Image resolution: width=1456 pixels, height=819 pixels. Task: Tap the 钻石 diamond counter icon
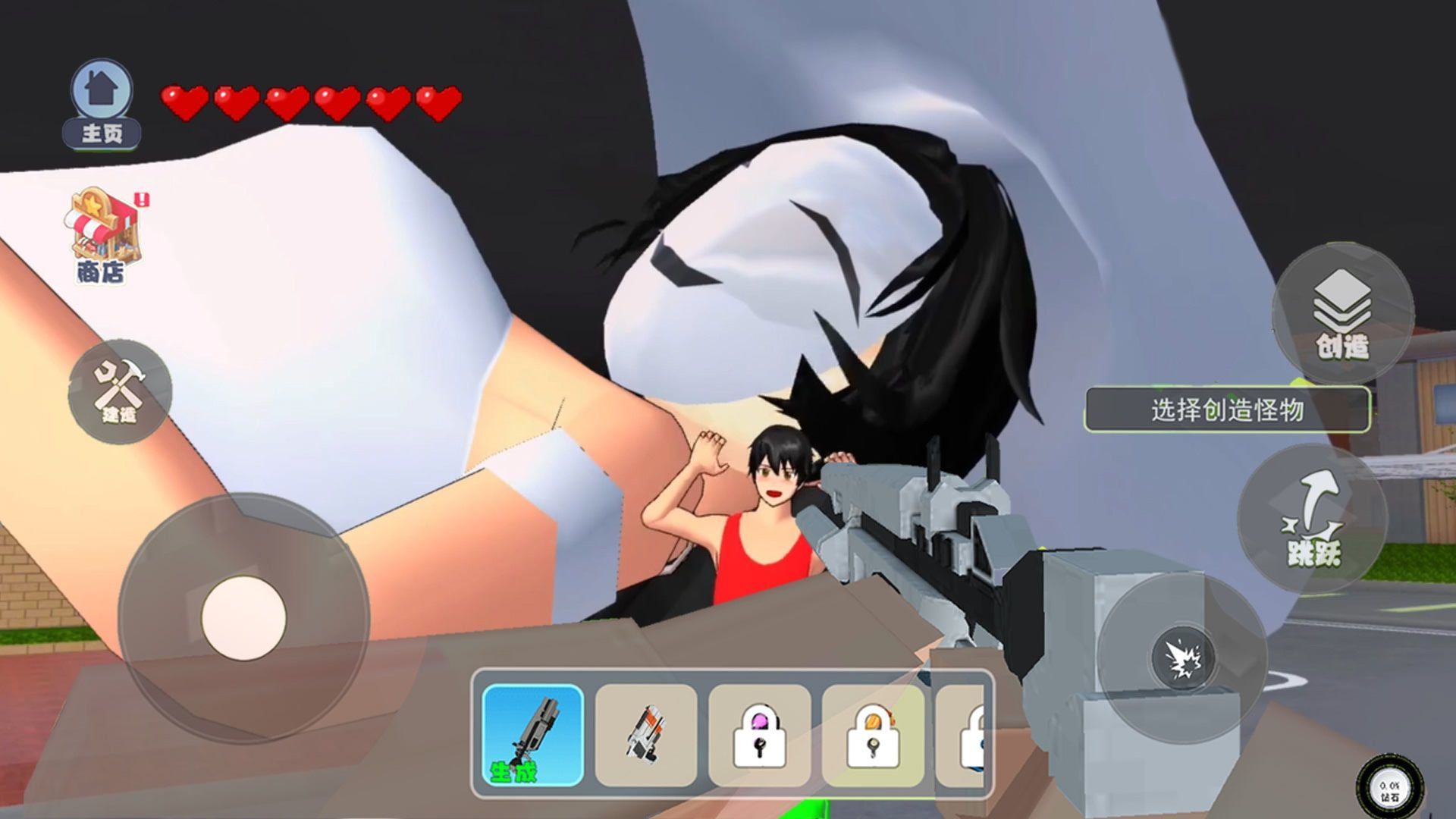click(1389, 789)
